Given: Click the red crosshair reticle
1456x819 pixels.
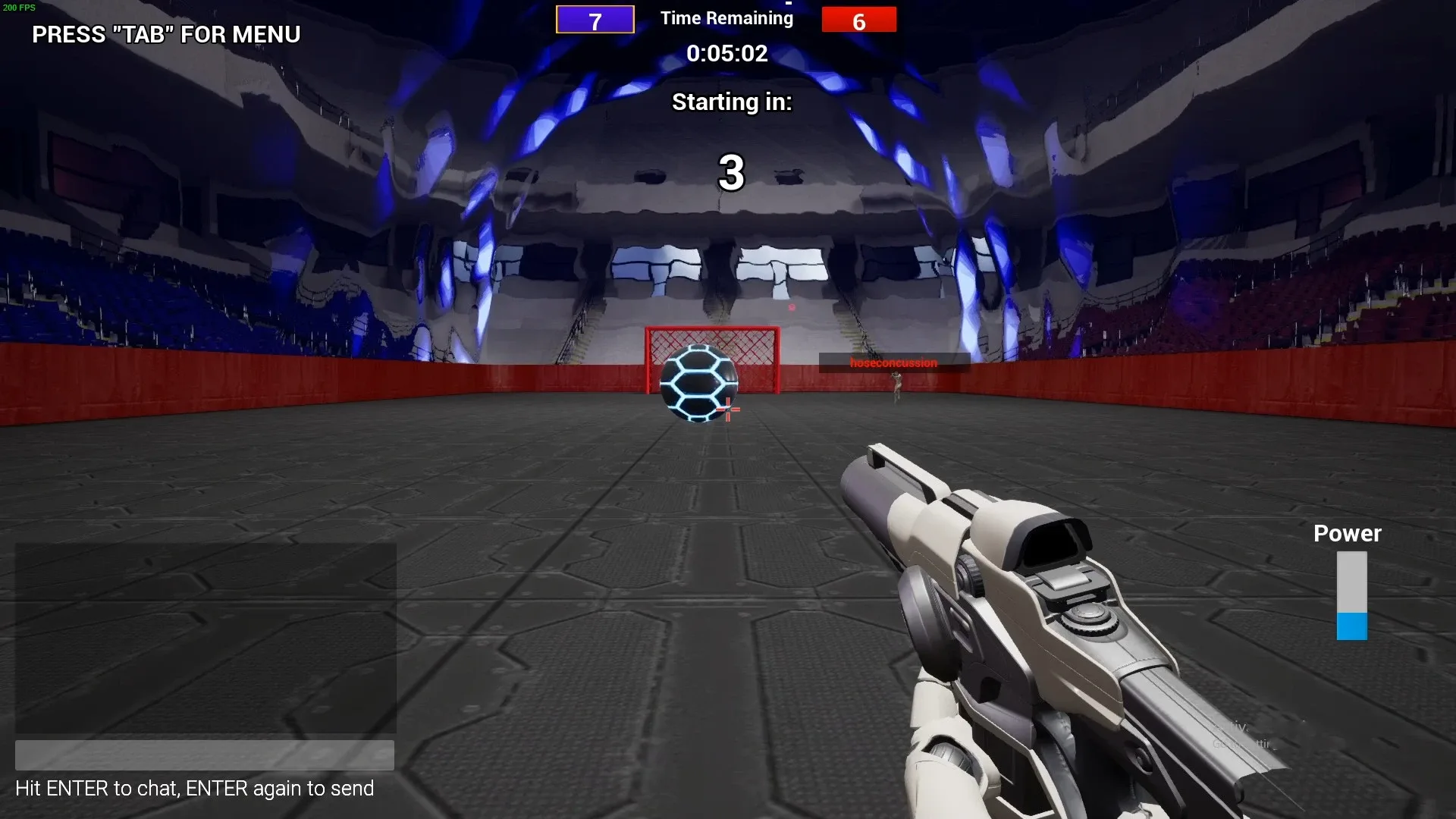Looking at the screenshot, I should point(726,409).
